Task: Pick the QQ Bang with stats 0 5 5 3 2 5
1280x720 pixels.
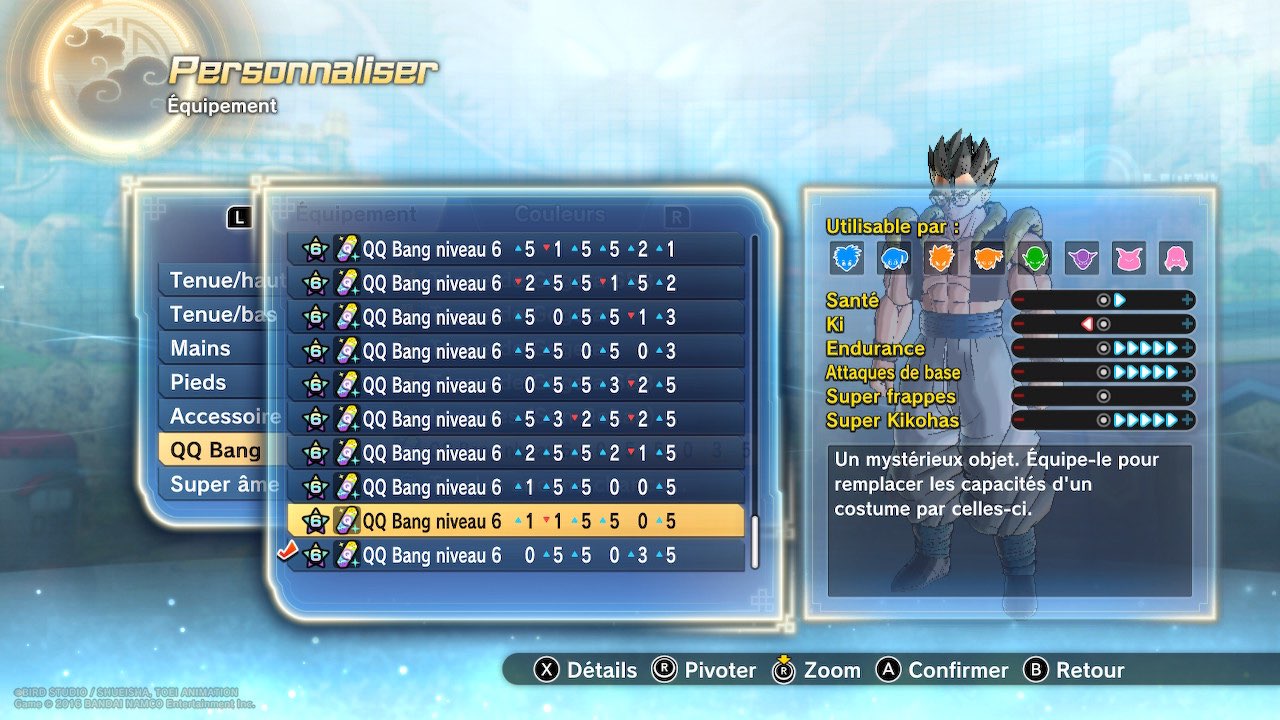Action: click(515, 386)
